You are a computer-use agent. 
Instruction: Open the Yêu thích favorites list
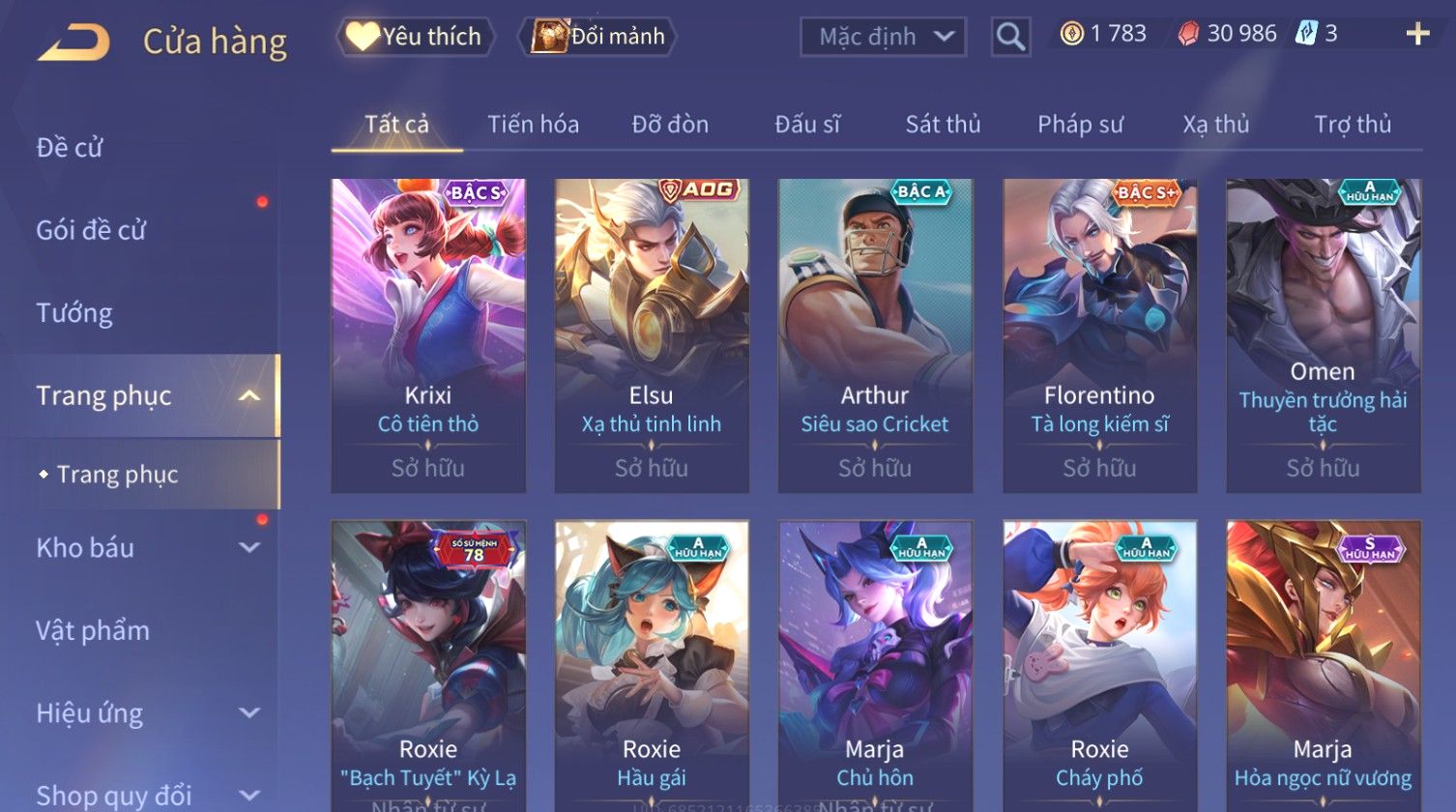tap(416, 37)
